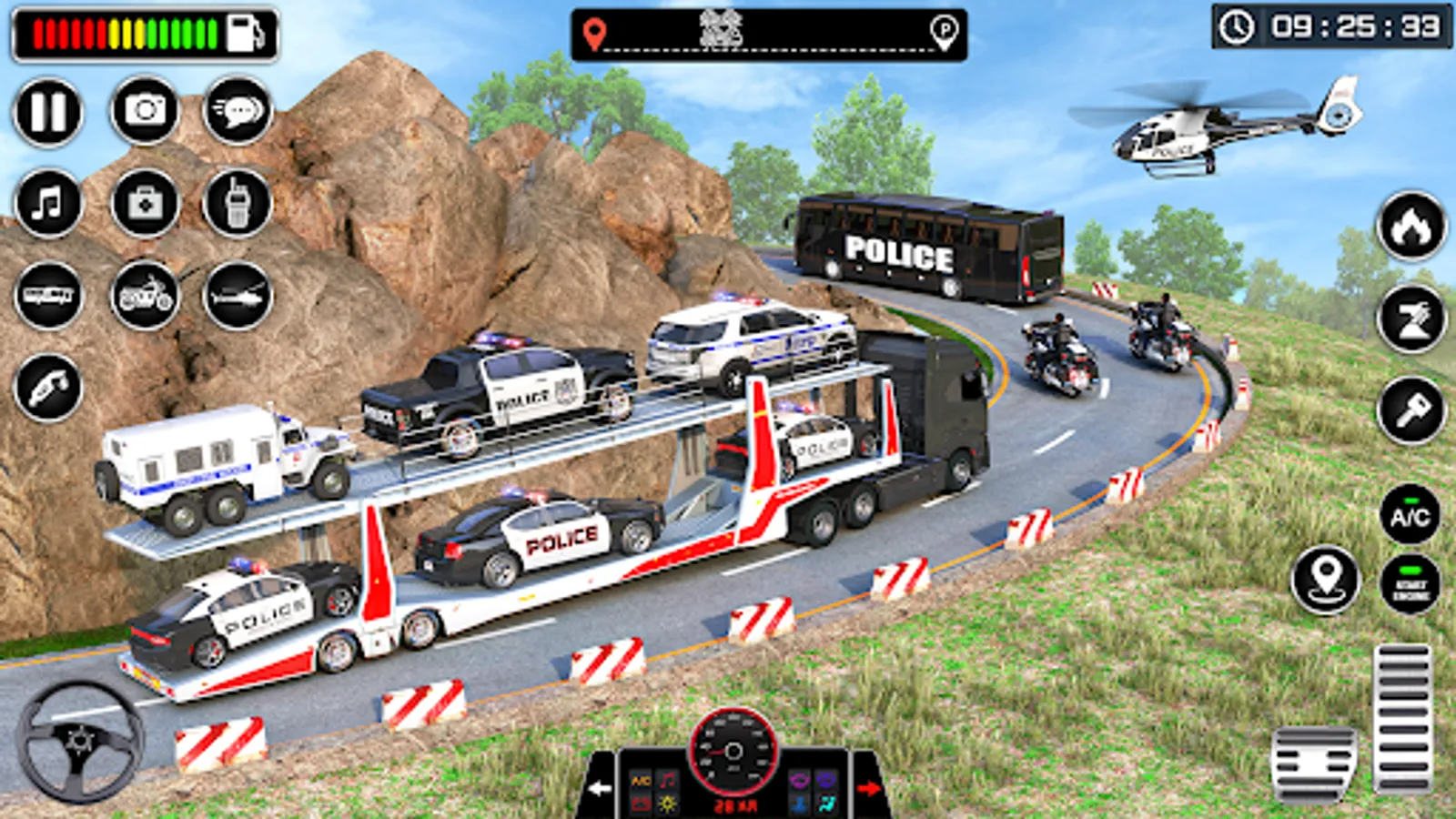Toggle the A/C button
Viewport: 1456px width, 819px height.
[x=1410, y=516]
